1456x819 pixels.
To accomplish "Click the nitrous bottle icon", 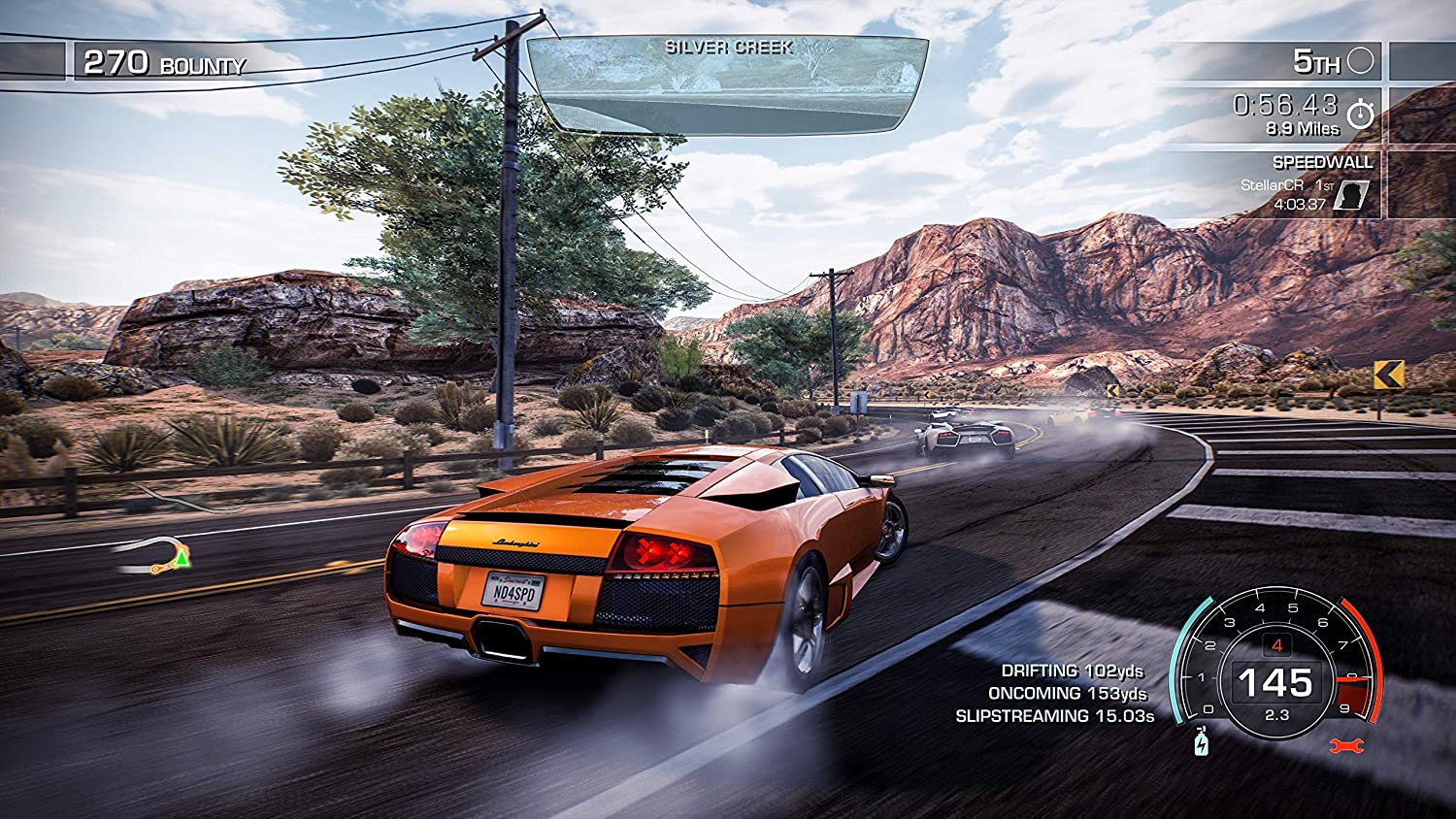I will tap(1204, 742).
